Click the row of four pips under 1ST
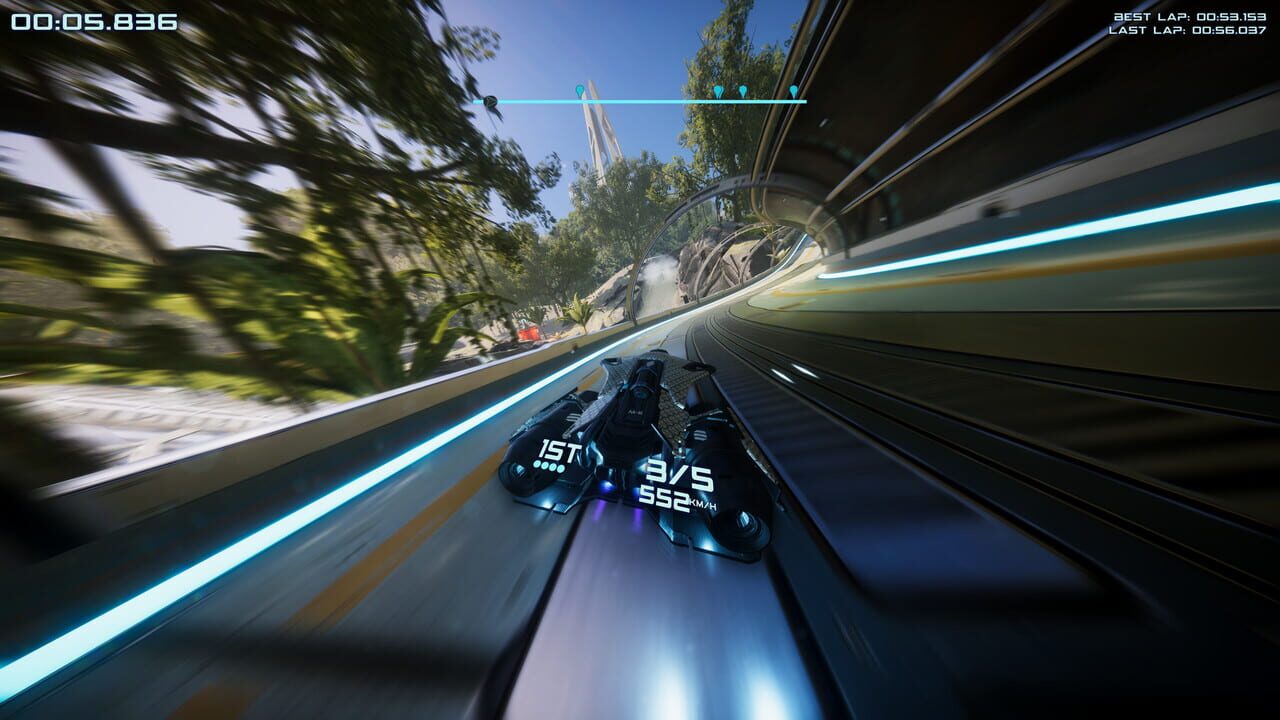This screenshot has height=720, width=1280. [x=549, y=465]
